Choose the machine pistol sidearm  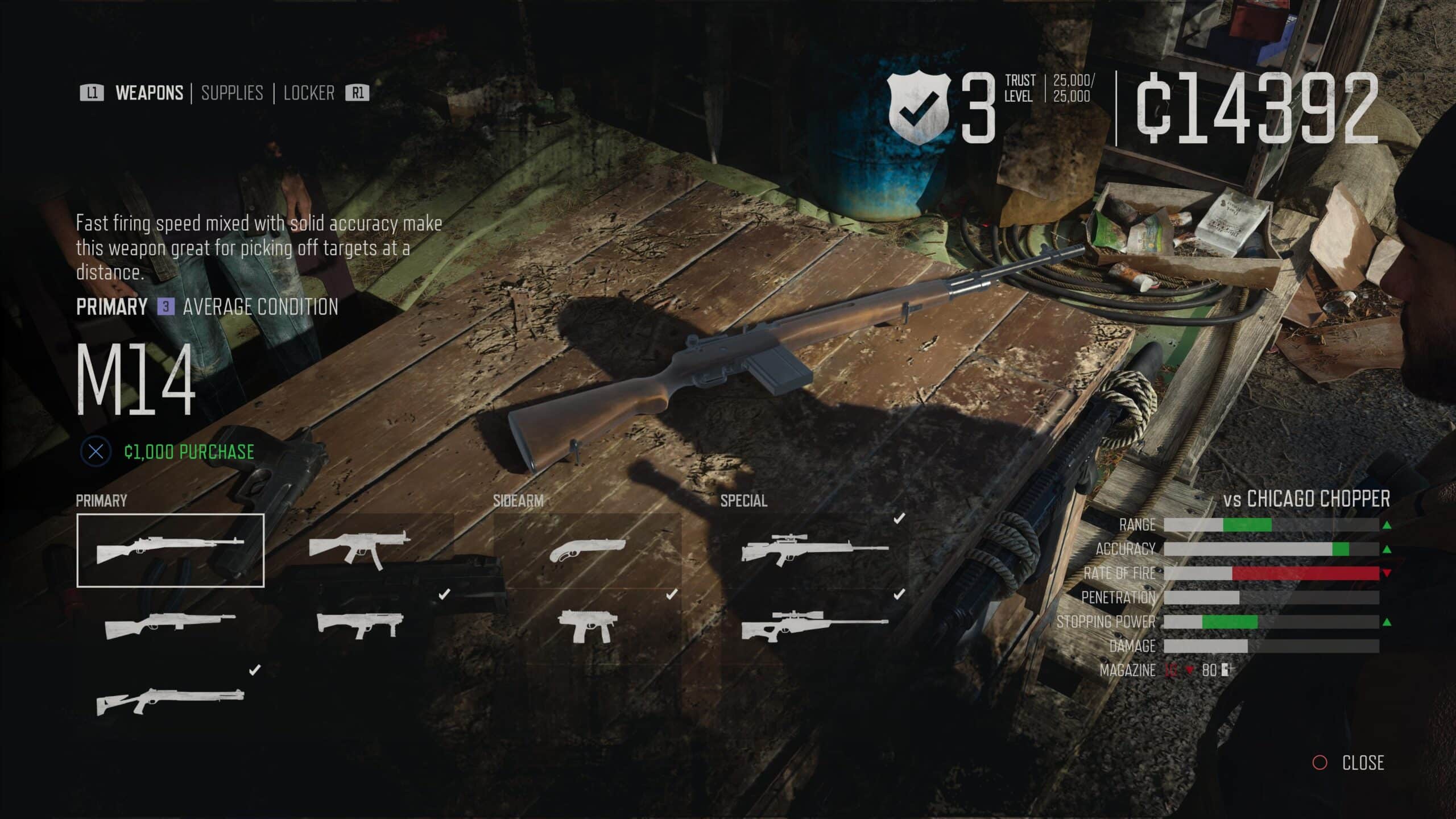[x=586, y=626]
